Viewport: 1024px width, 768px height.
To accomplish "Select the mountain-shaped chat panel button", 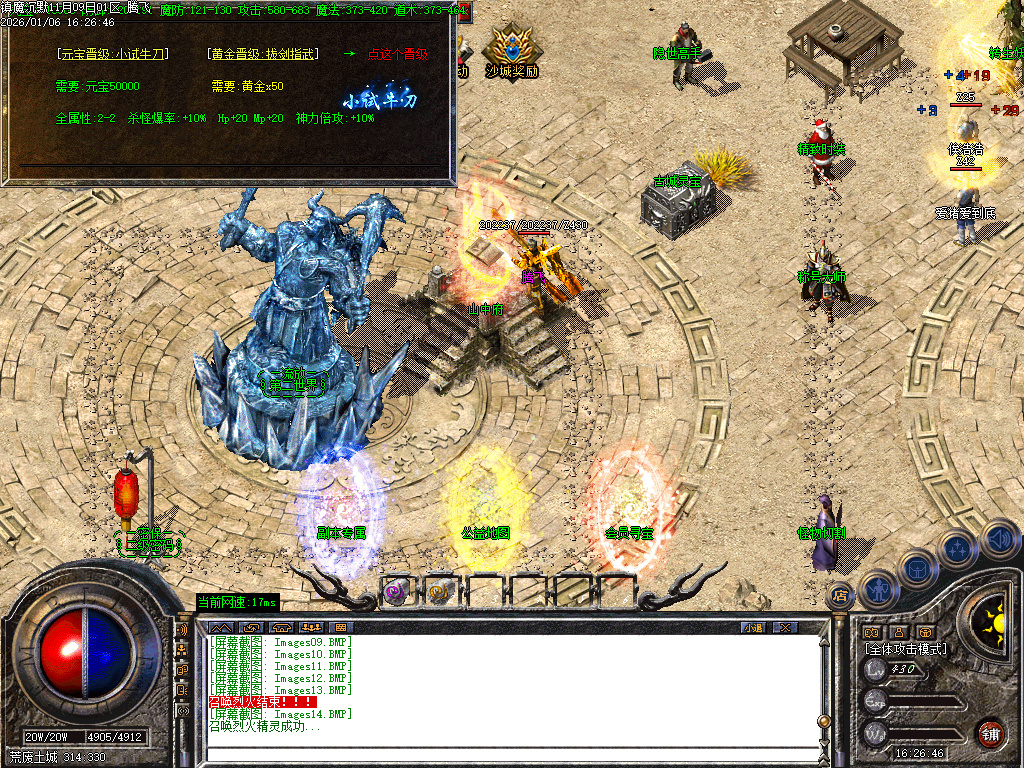I will click(220, 628).
